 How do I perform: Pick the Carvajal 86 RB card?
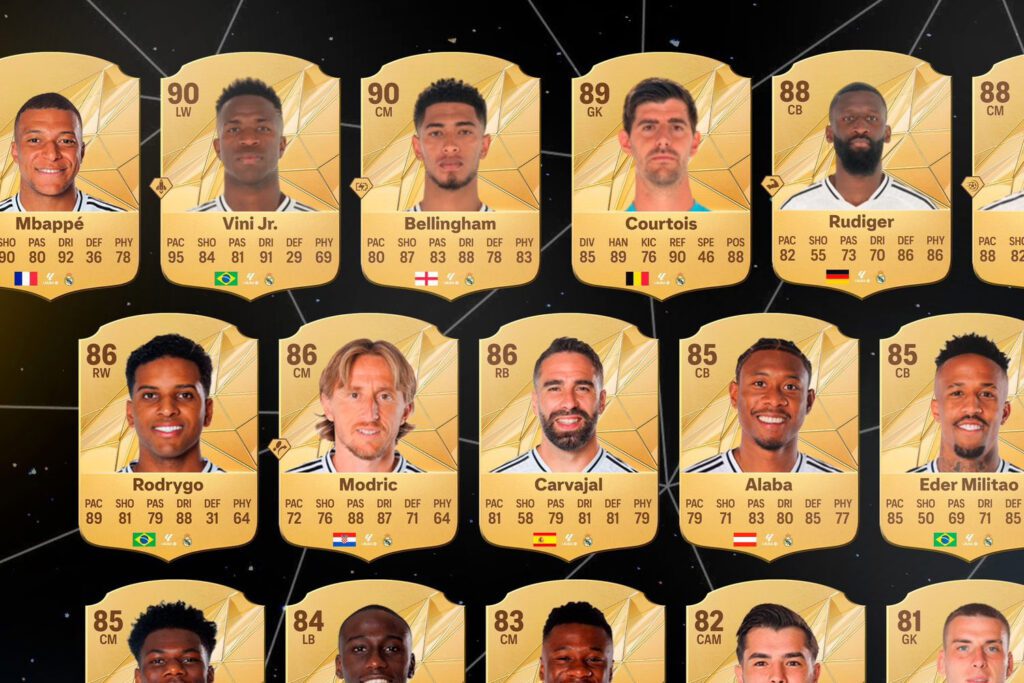pos(568,430)
